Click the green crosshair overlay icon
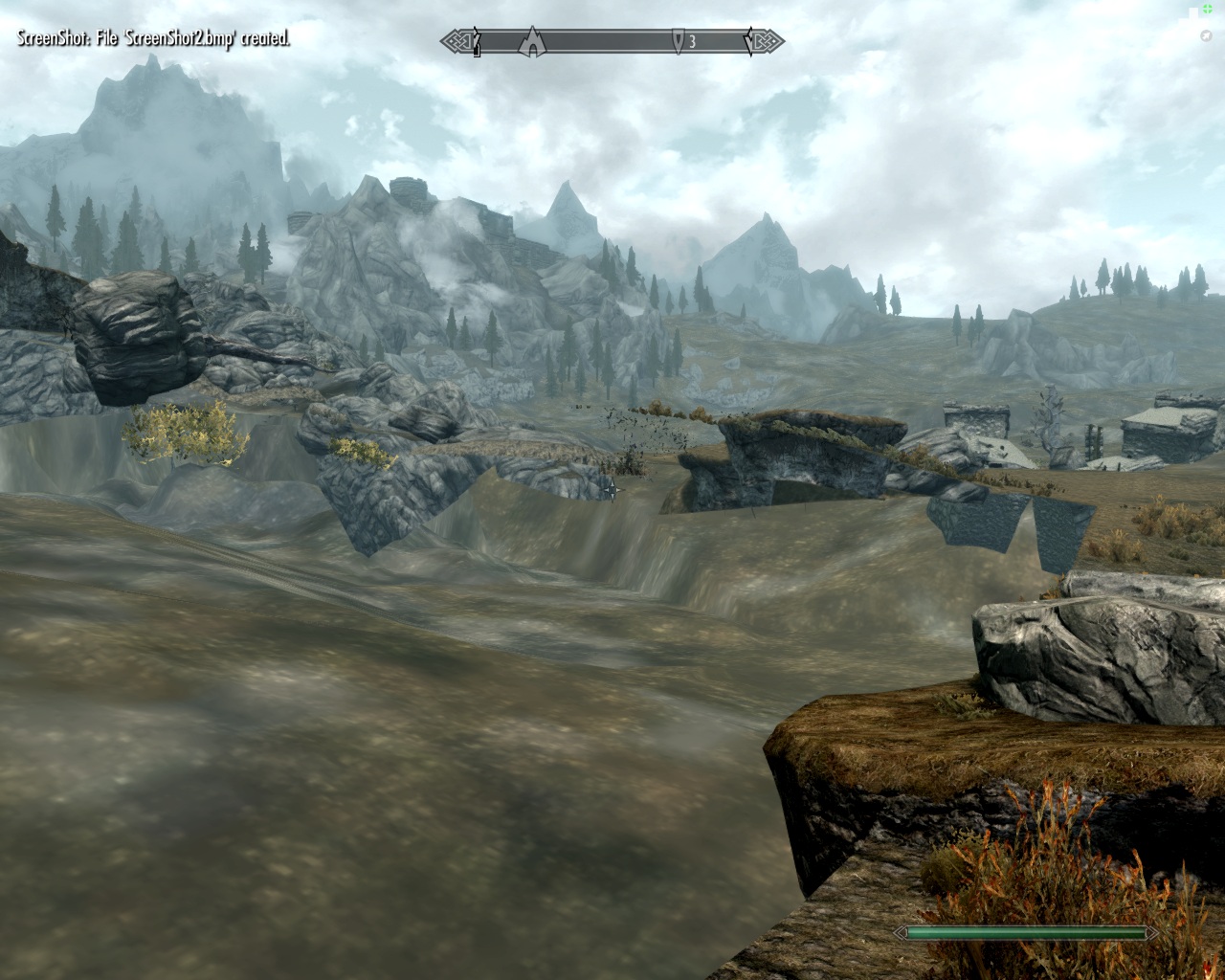The height and width of the screenshot is (980, 1225). click(x=1208, y=9)
